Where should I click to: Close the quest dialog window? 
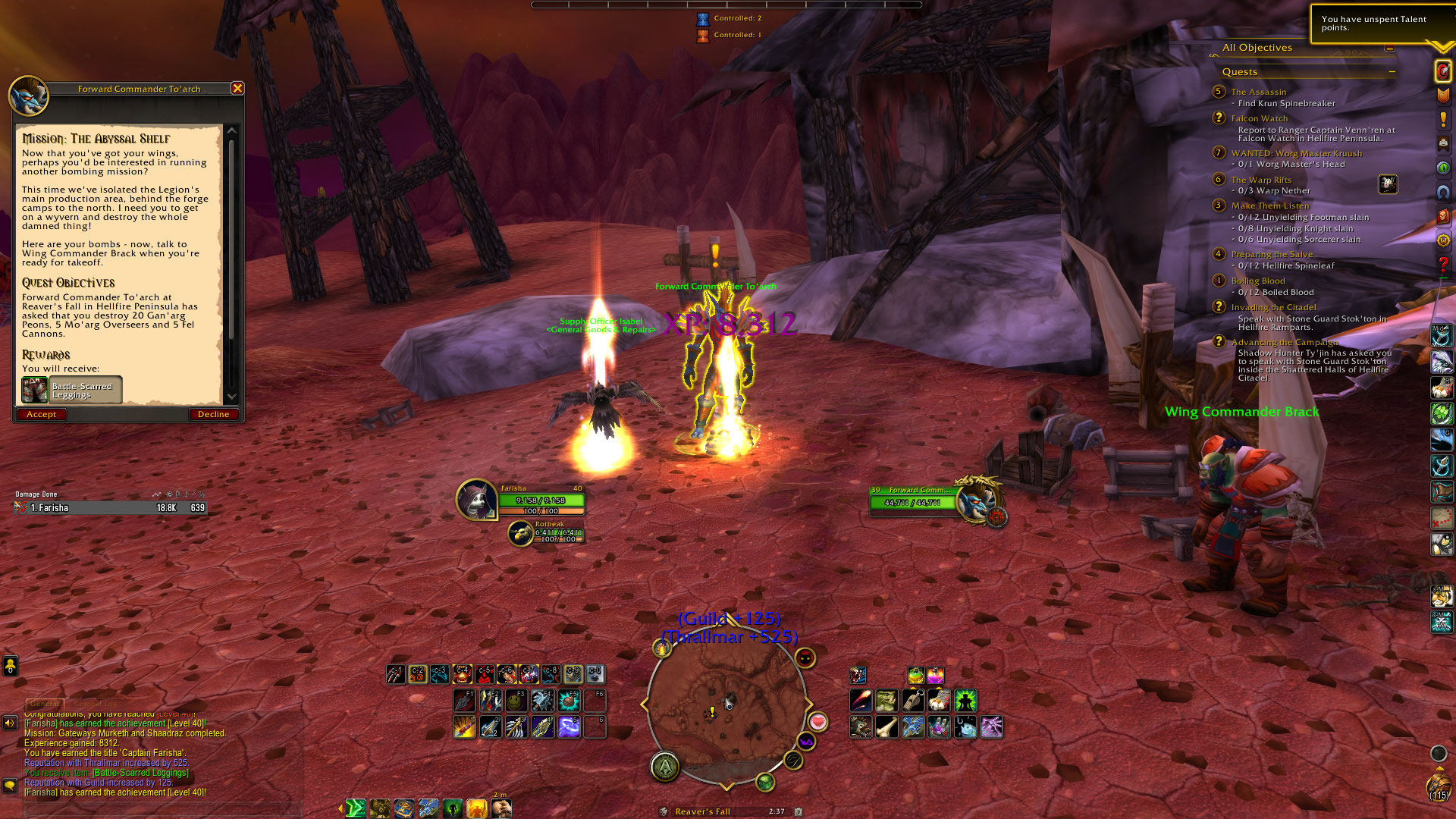pos(237,89)
